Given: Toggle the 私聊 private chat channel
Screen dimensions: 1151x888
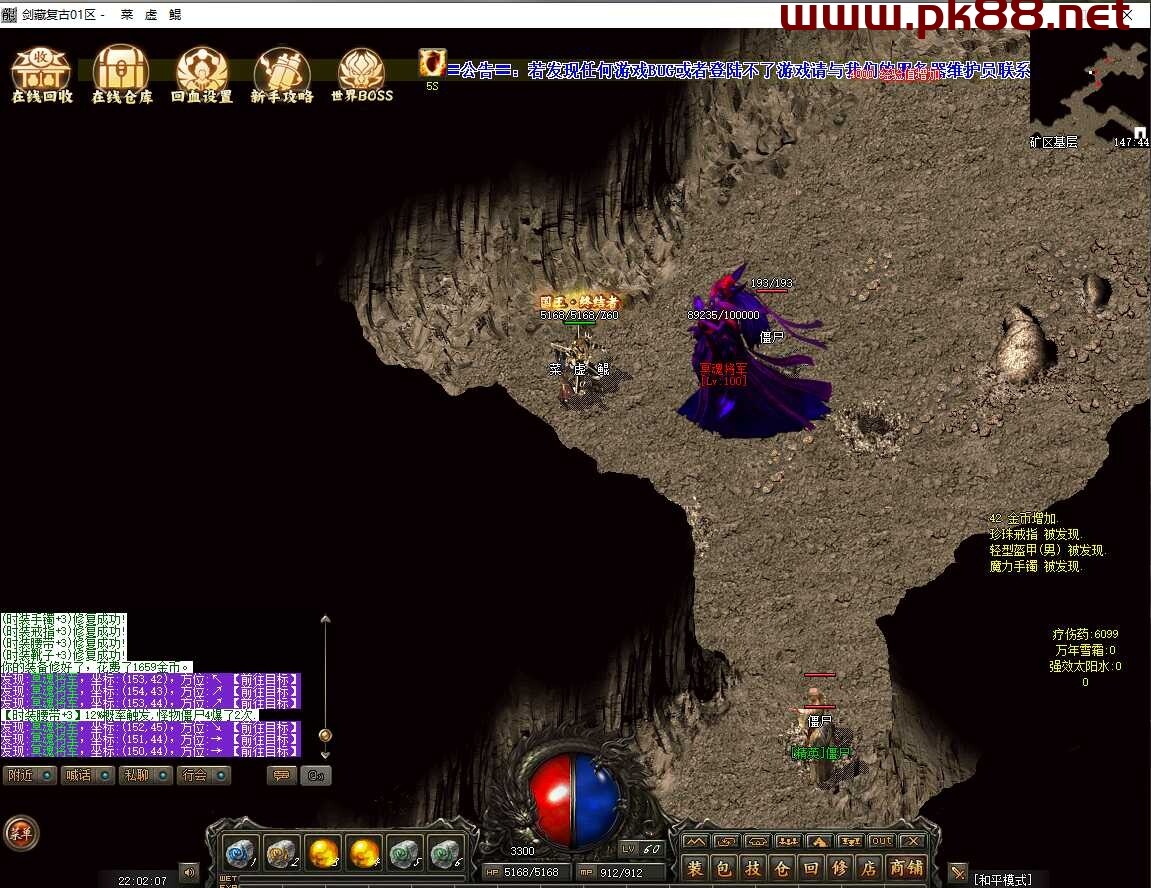Looking at the screenshot, I should click(144, 775).
